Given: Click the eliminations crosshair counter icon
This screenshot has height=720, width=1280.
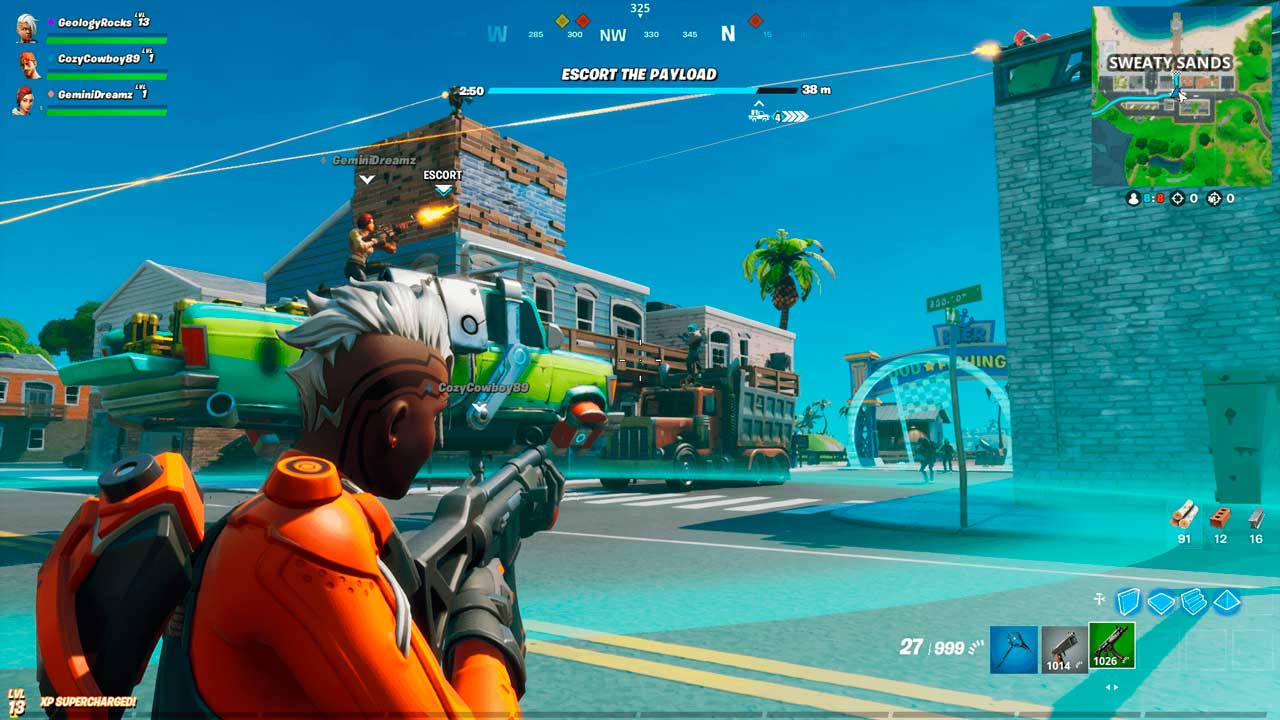Looking at the screenshot, I should click(x=1177, y=199).
